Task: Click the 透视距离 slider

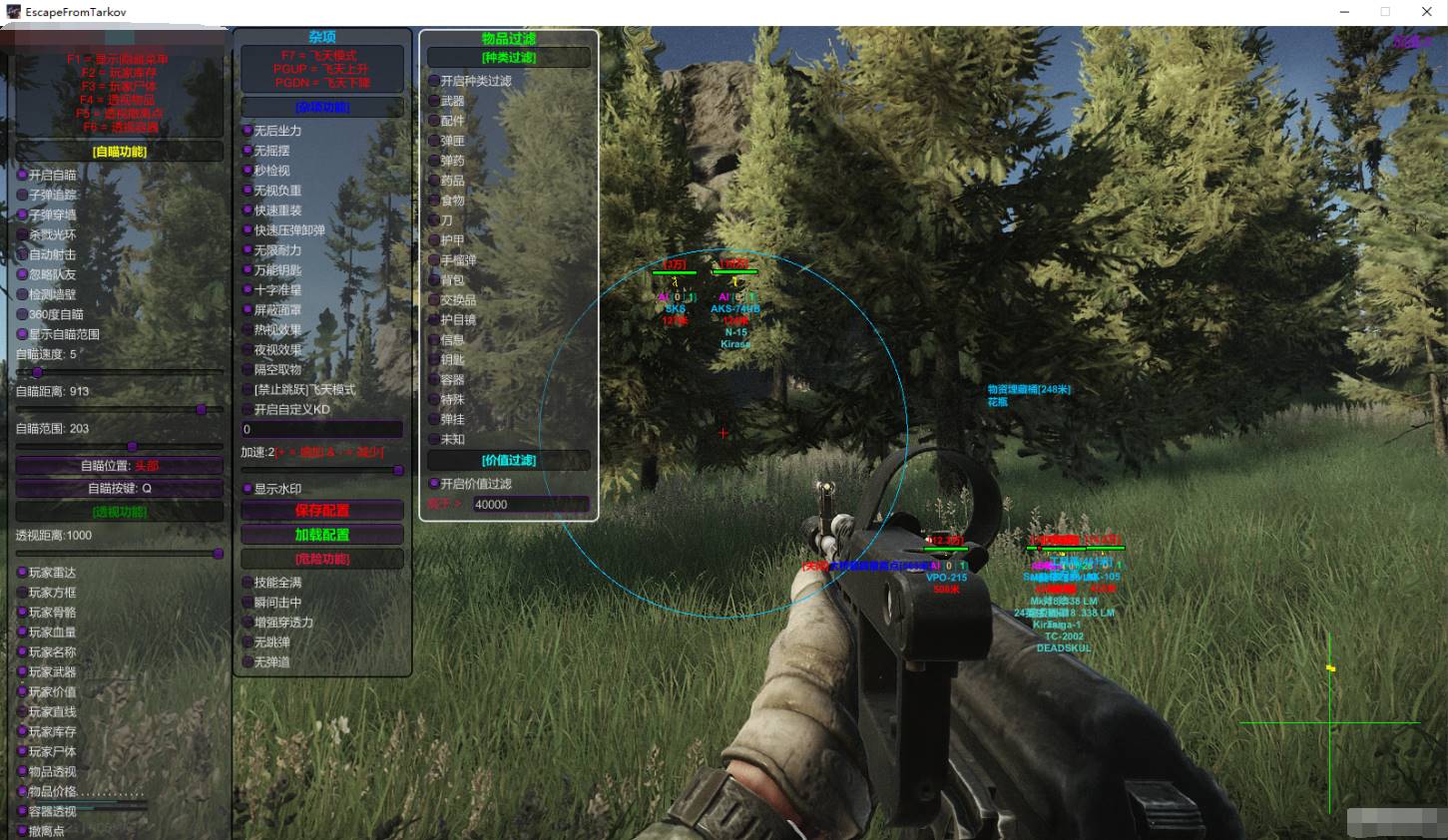Action: pos(120,554)
